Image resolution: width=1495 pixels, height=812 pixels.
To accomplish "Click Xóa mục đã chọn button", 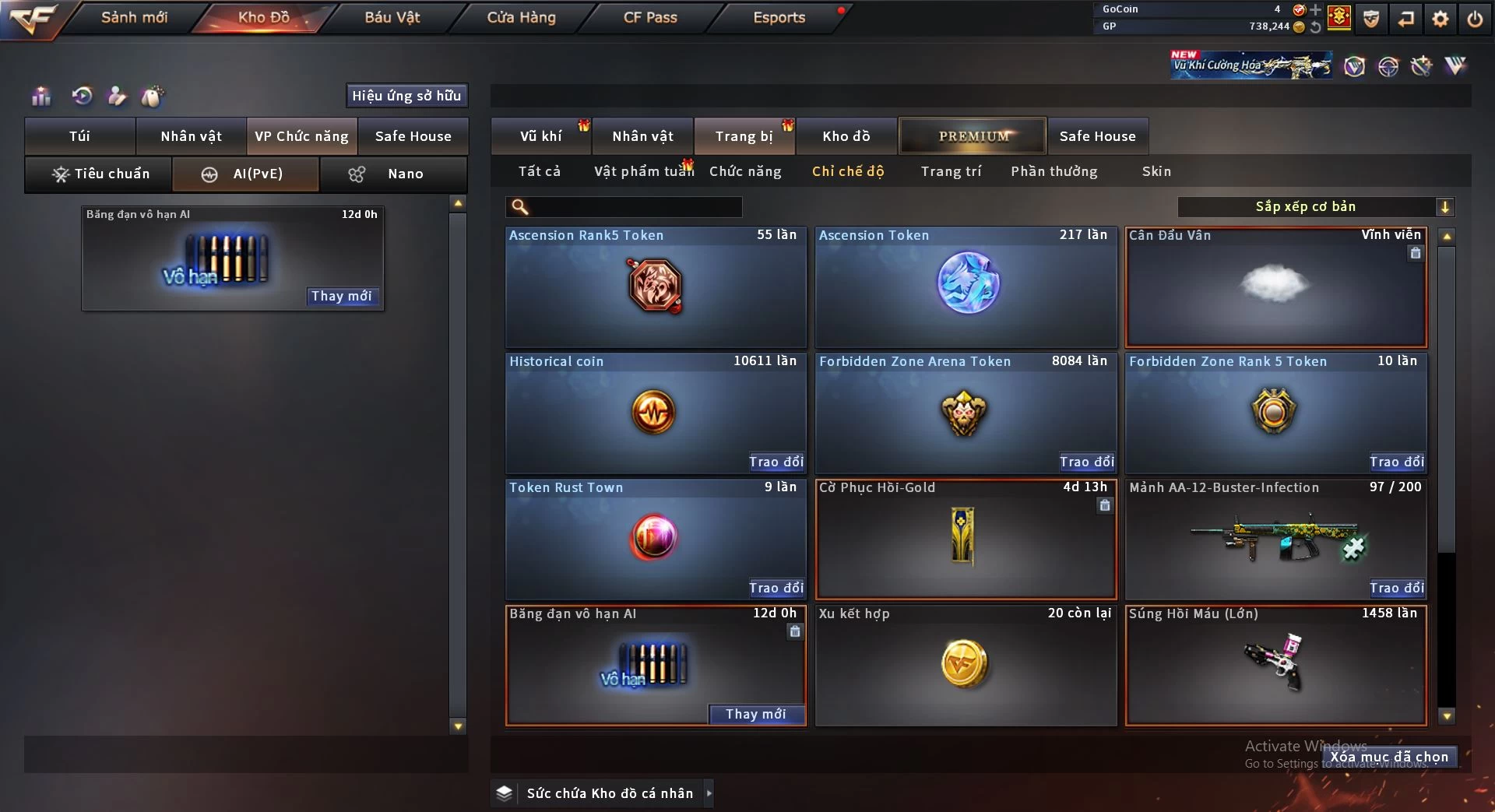I will (x=1389, y=757).
